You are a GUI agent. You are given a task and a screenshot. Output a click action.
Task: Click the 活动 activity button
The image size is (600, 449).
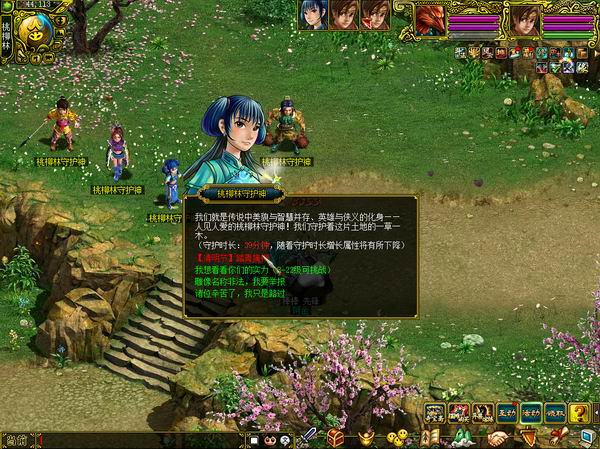click(530, 412)
